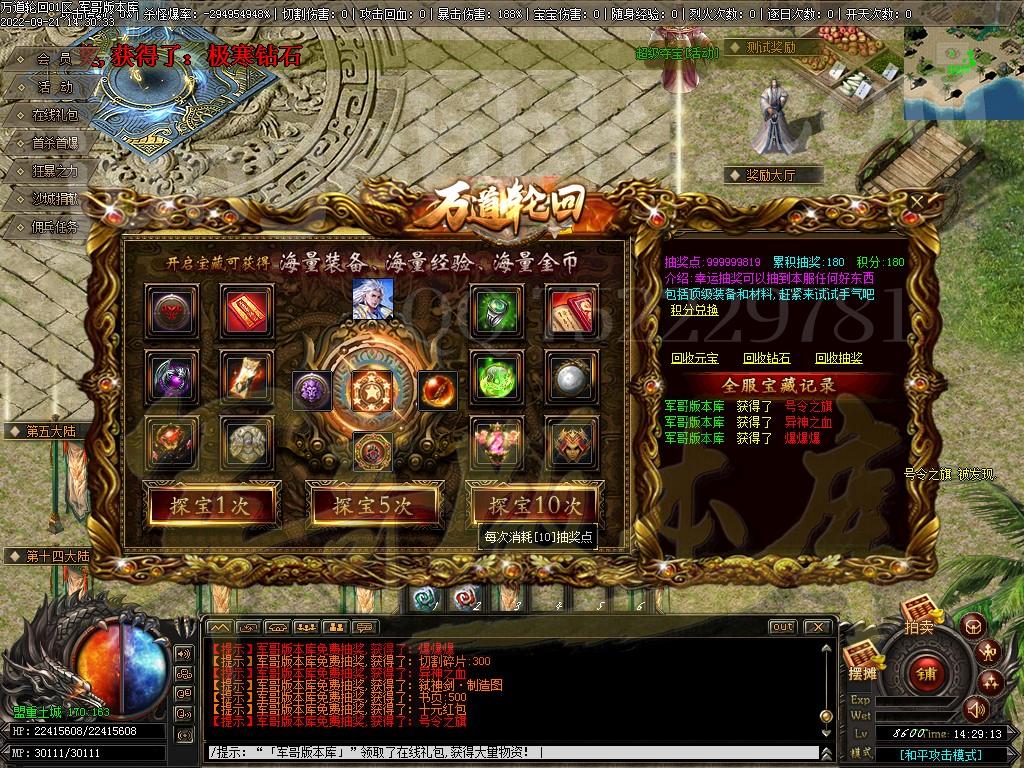1024x768 pixels.
Task: Choose 回收元宝 recycle option
Action: click(694, 358)
